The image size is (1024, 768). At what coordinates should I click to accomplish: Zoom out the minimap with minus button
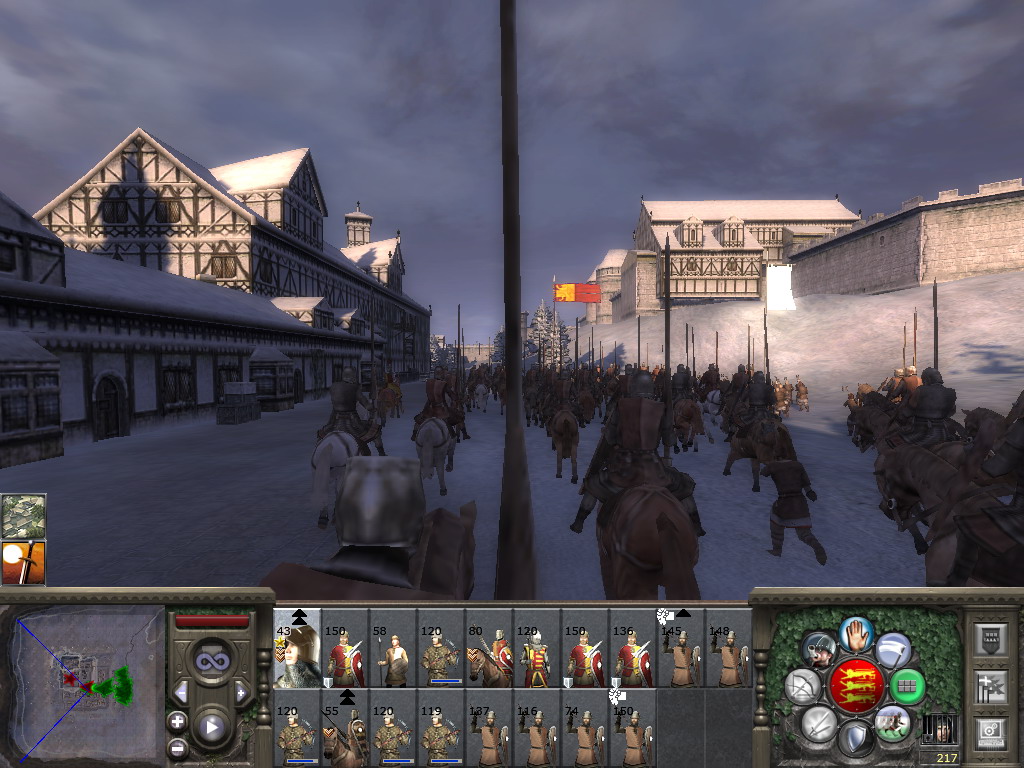coord(178,746)
